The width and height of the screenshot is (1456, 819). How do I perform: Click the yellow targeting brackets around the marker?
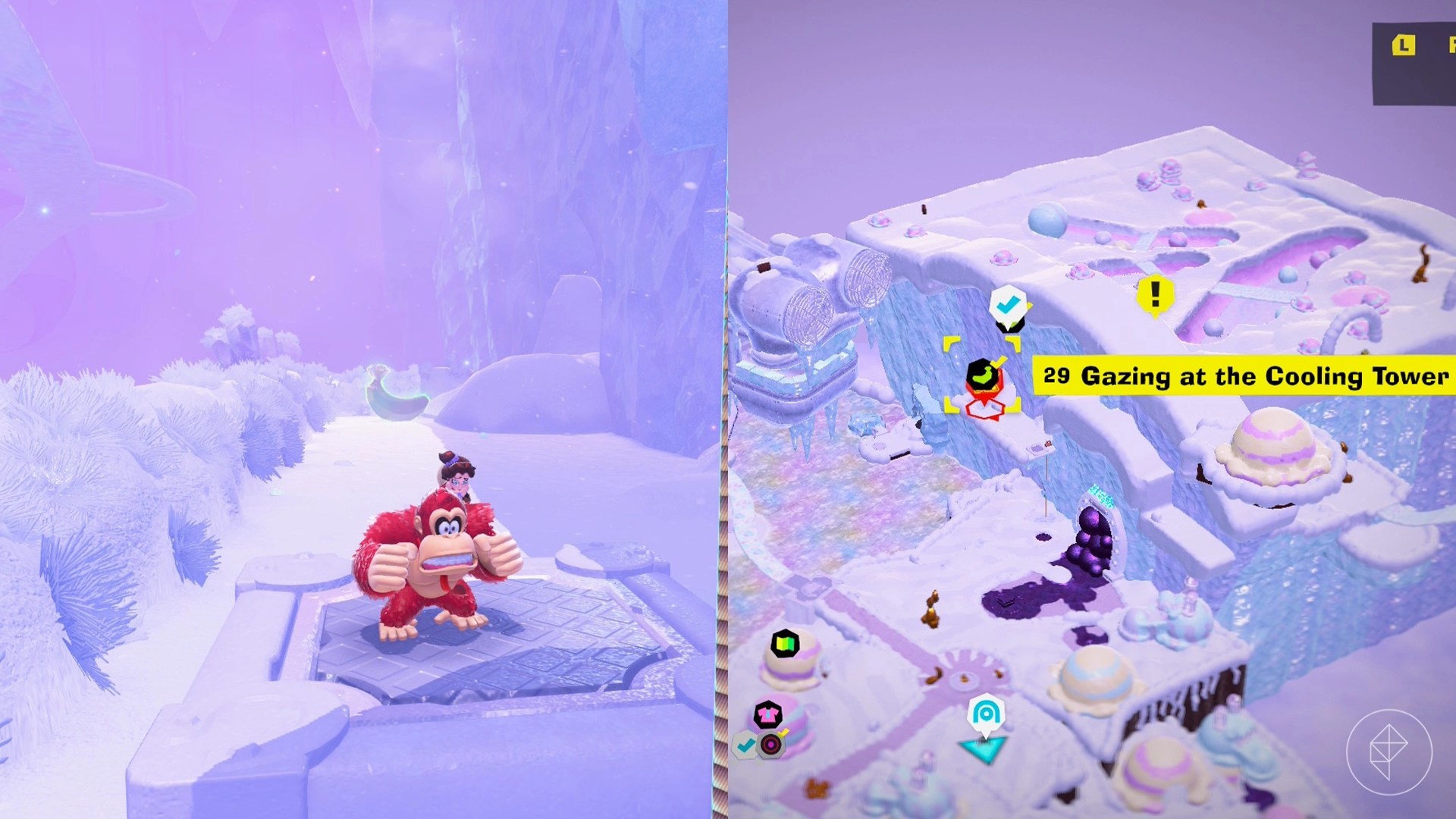coord(949,344)
